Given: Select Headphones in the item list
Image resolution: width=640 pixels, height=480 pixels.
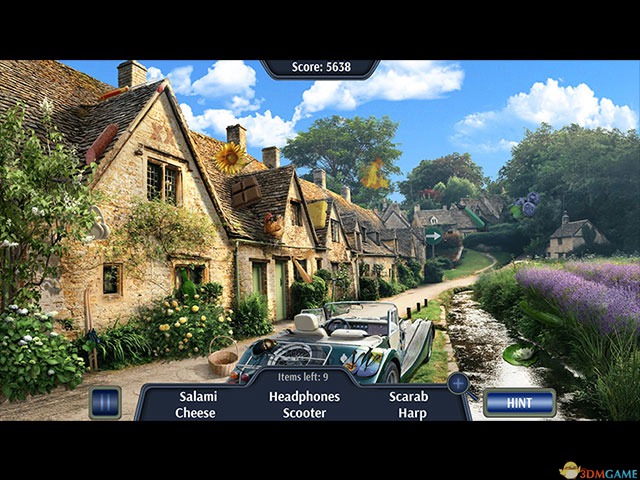Looking at the screenshot, I should click(304, 396).
